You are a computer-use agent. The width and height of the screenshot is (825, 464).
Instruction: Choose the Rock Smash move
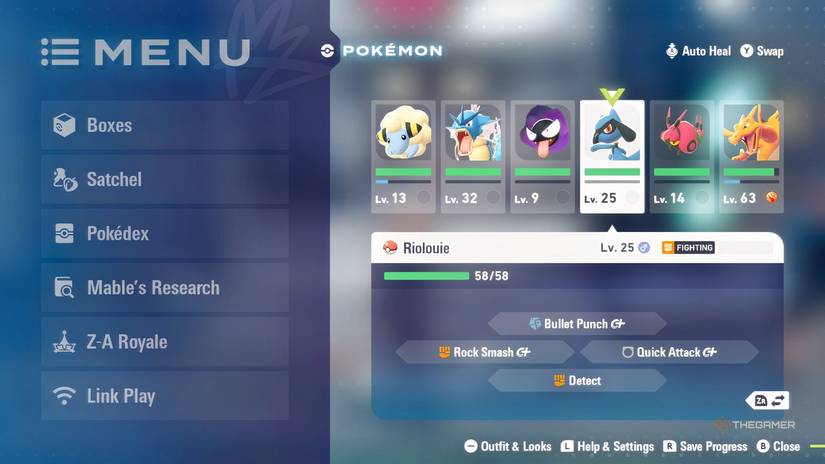[x=485, y=352]
